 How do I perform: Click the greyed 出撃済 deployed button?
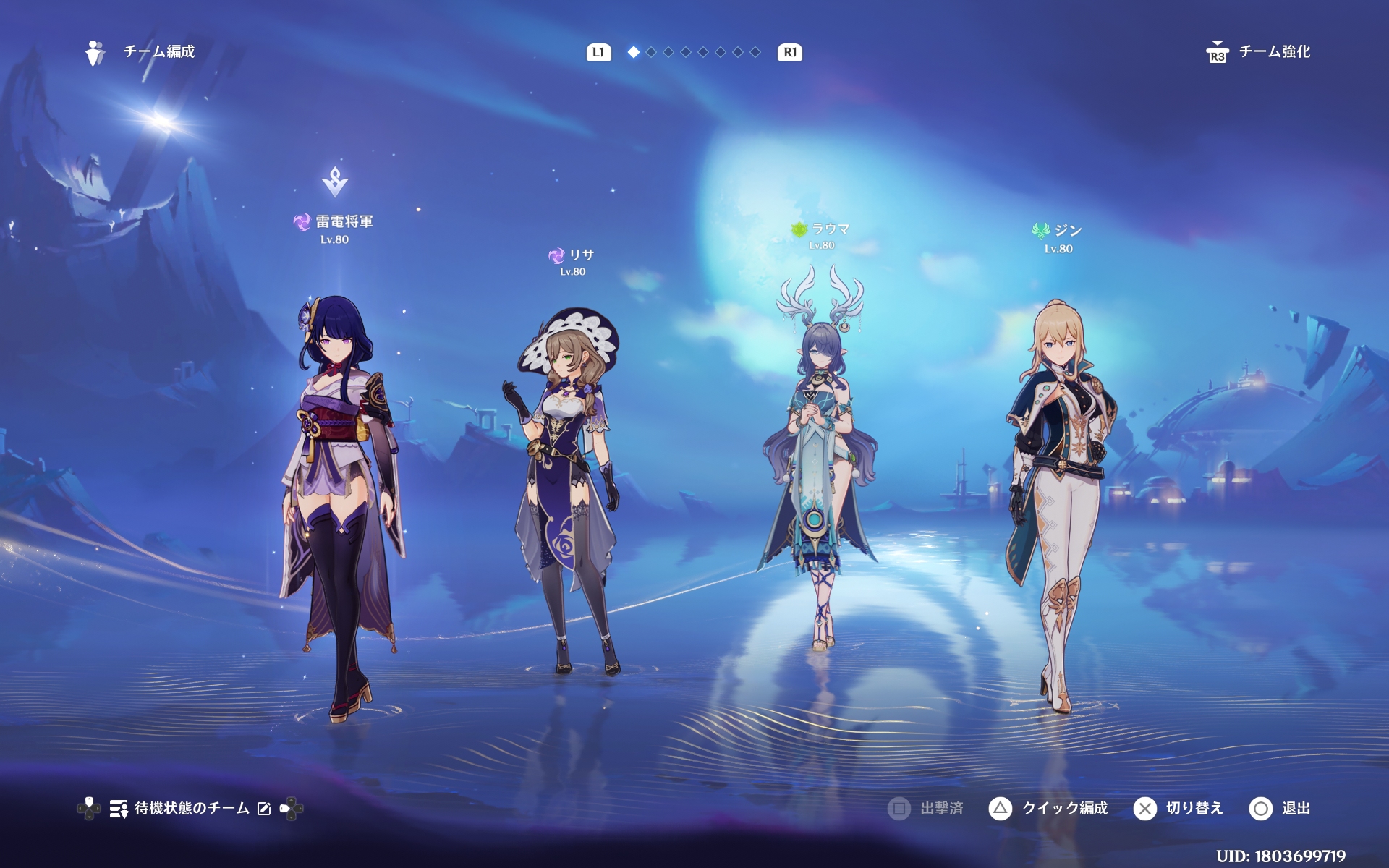tap(926, 808)
